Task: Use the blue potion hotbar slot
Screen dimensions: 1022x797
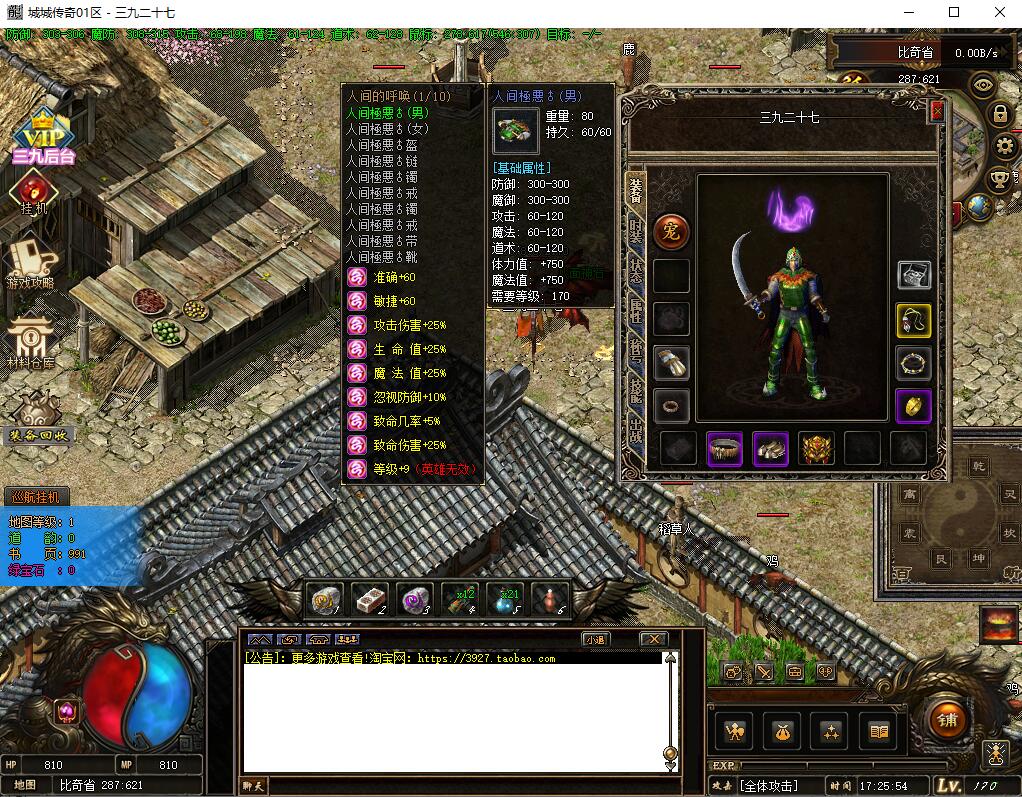Action: (503, 599)
